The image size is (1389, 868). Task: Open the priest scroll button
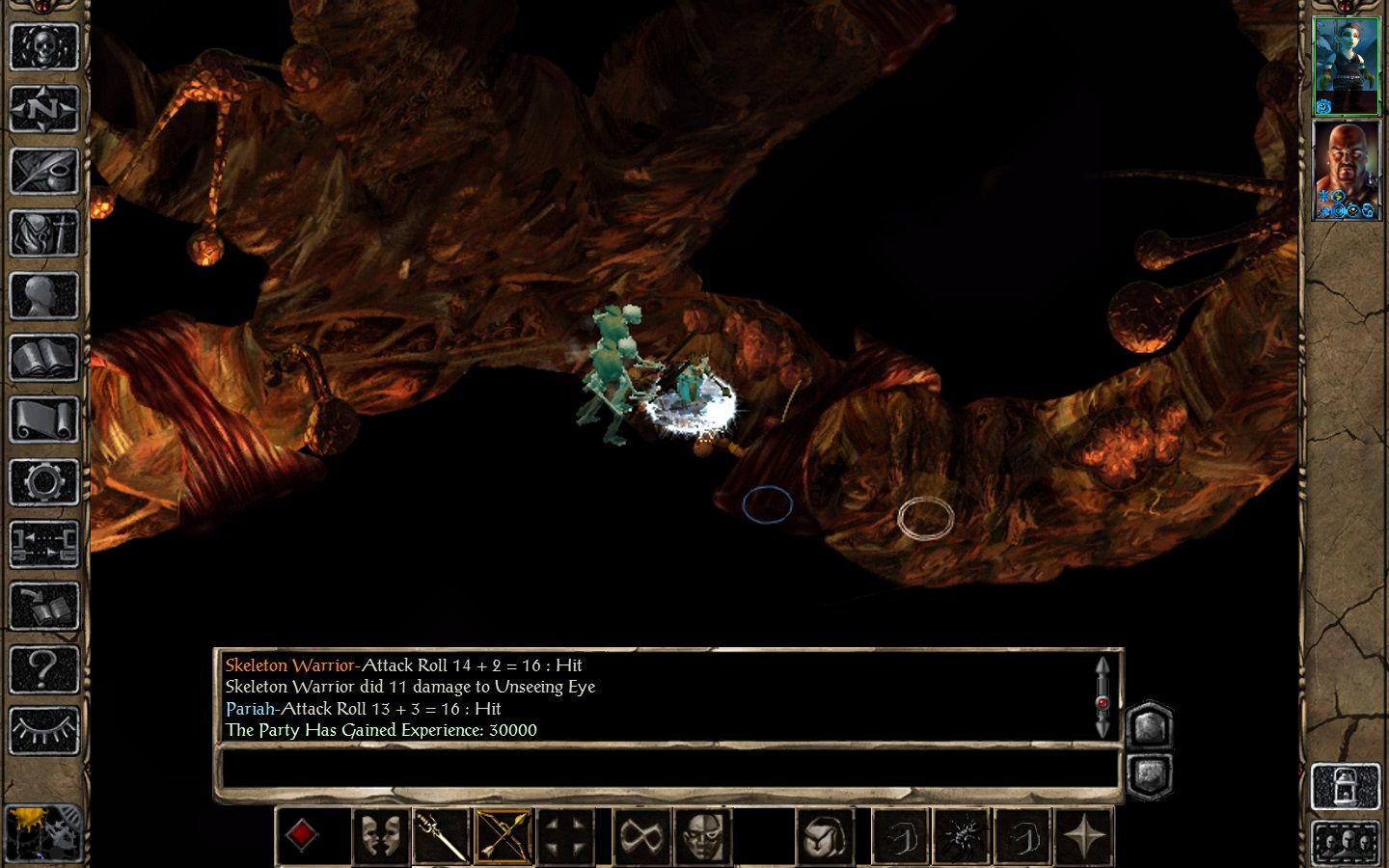pos(43,420)
